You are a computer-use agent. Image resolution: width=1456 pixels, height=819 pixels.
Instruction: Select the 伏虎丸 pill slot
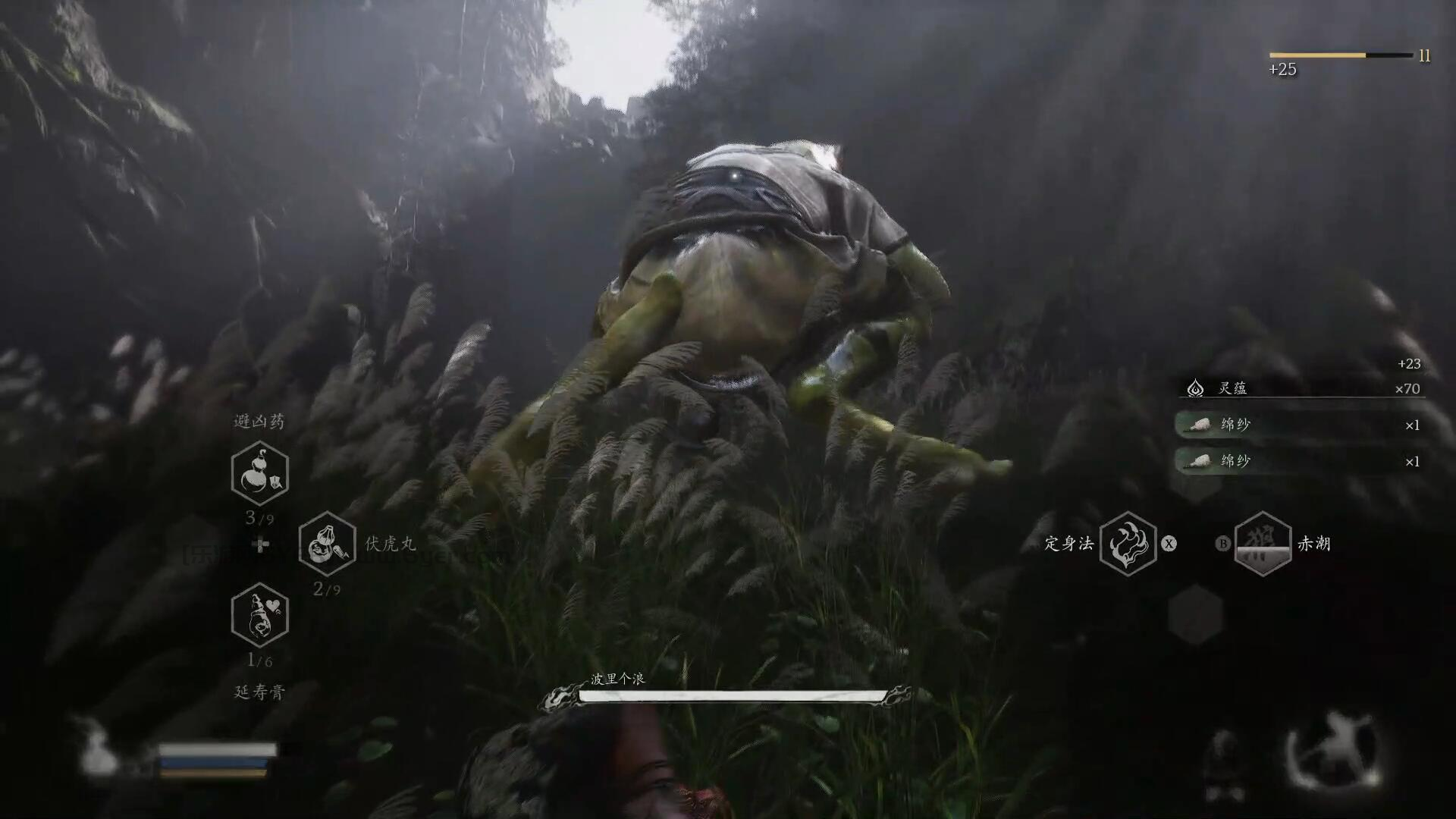pyautogui.click(x=327, y=544)
